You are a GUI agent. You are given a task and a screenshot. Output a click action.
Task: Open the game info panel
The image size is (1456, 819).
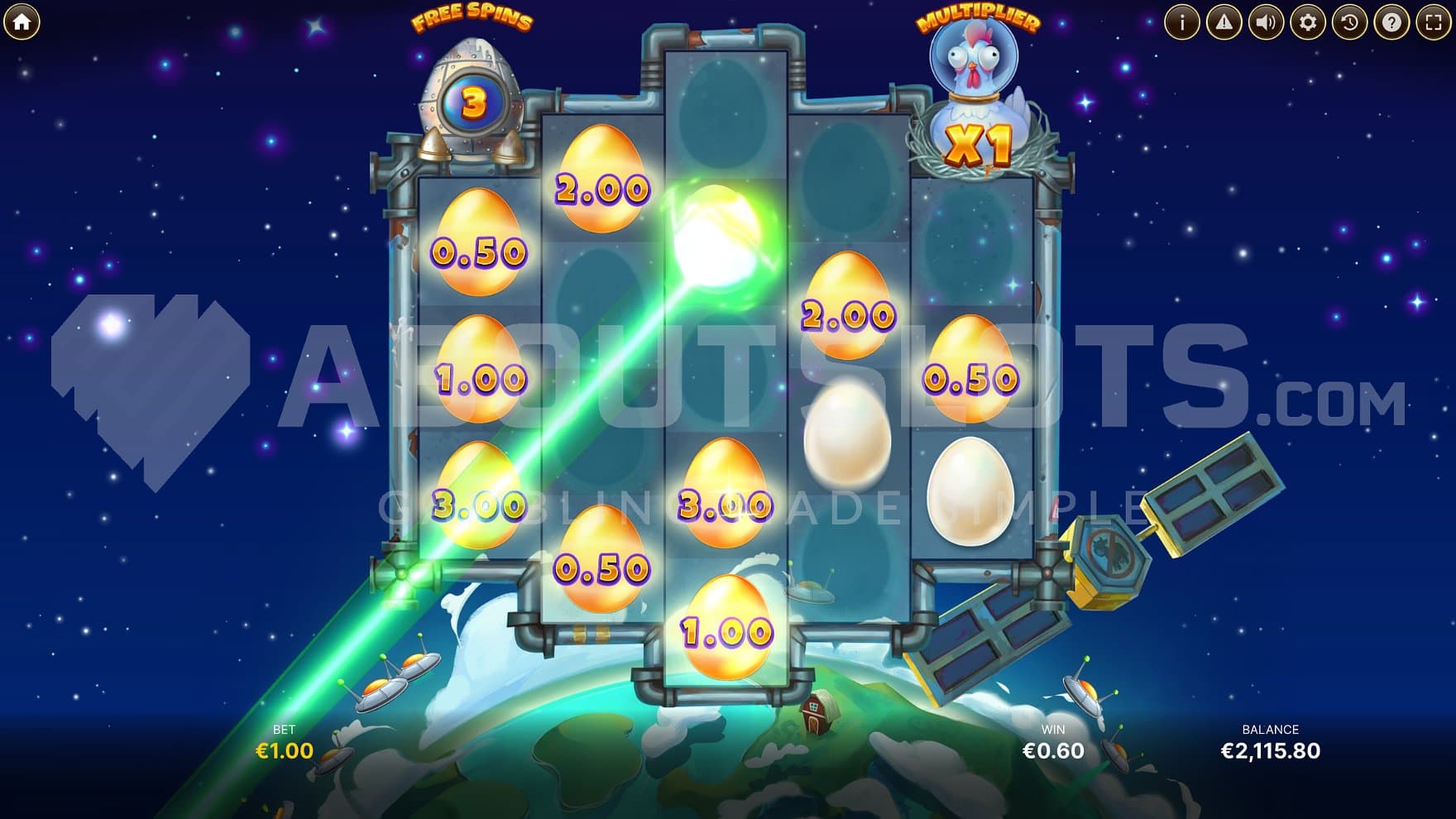1181,22
